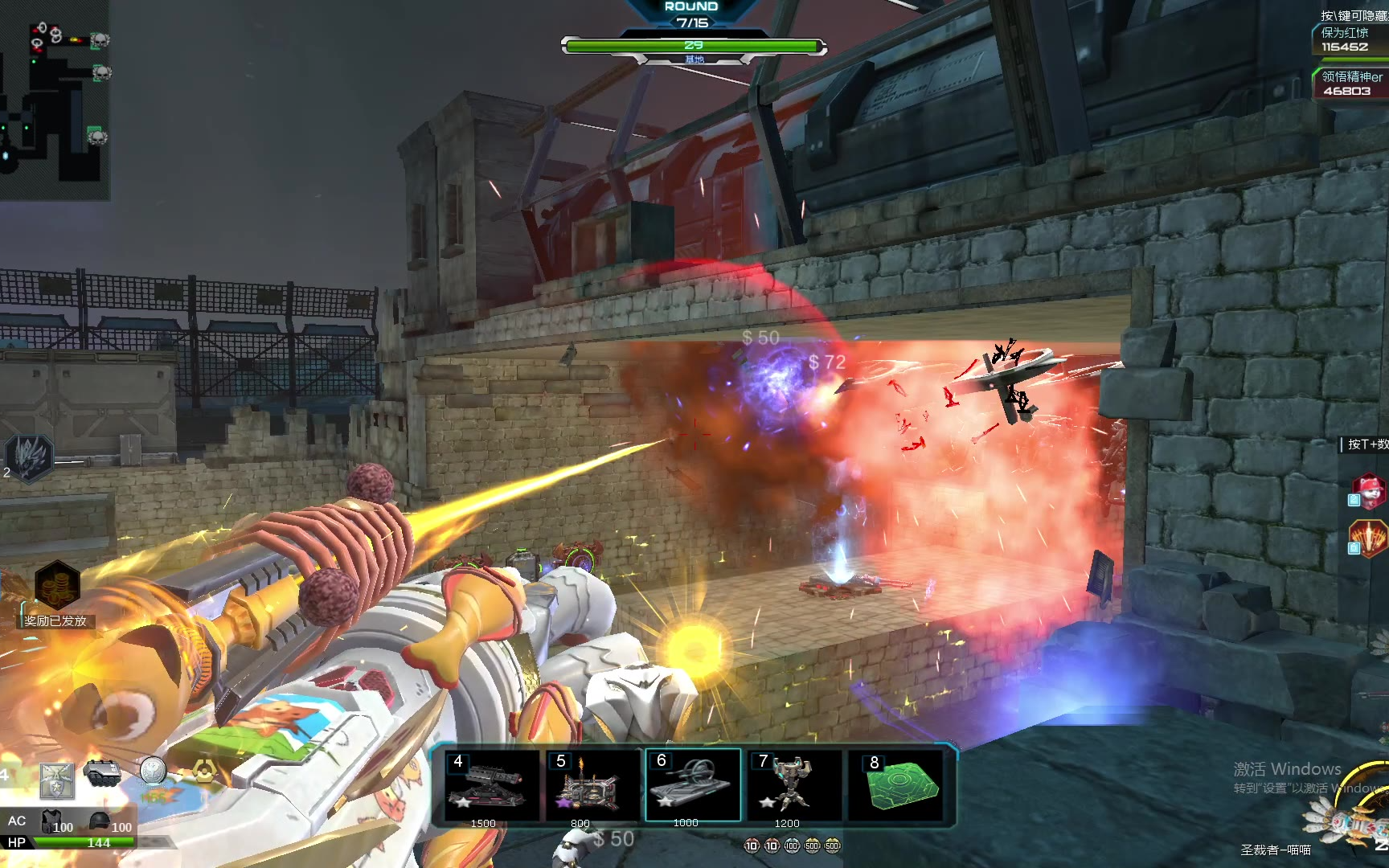The height and width of the screenshot is (868, 1389).
Task: Select player 保为红惊 on the scoreboard
Action: (1352, 39)
